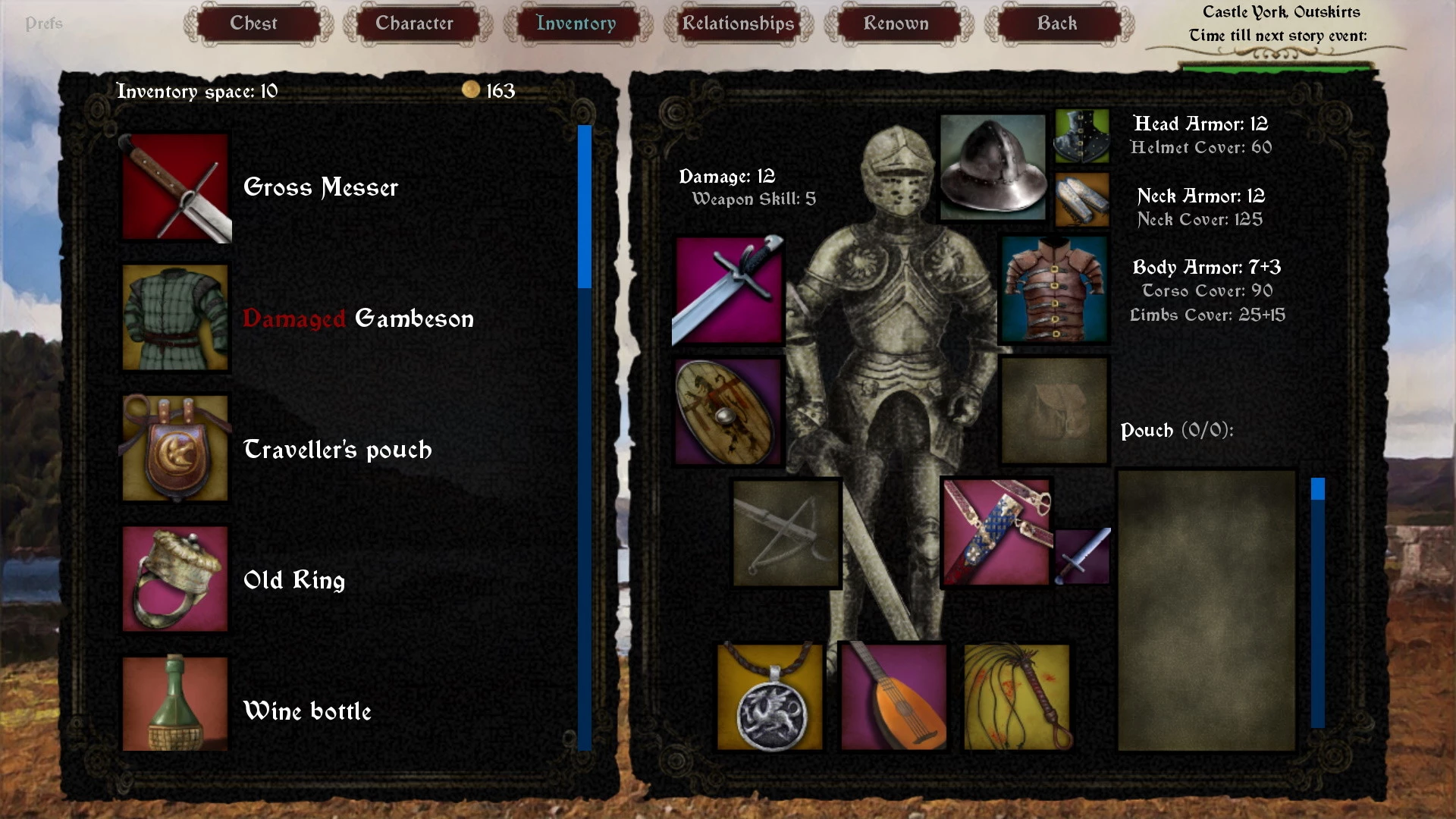Click the whip item slot
Viewport: 1456px width, 819px height.
(1017, 698)
